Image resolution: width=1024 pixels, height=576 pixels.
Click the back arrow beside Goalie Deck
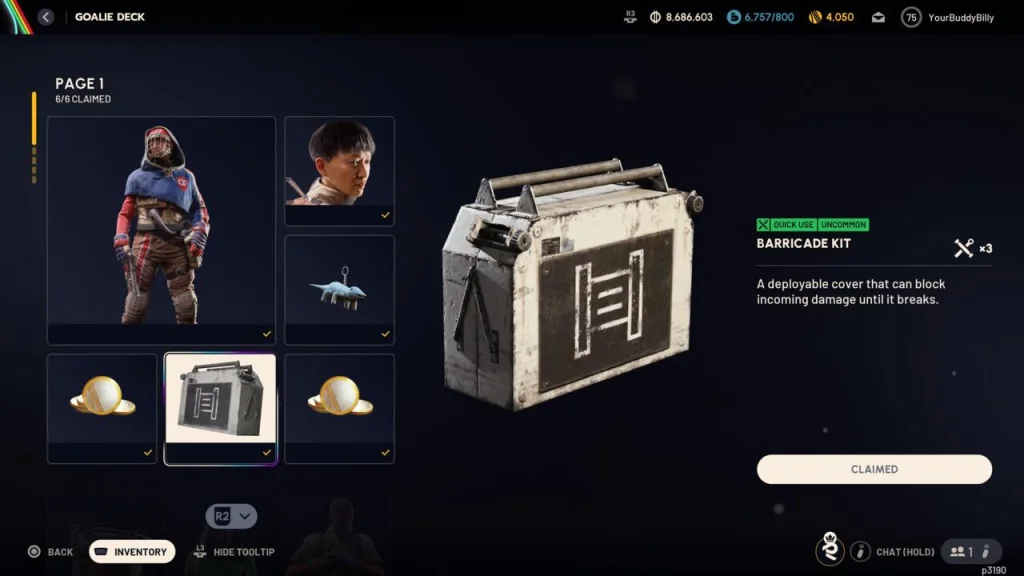click(x=45, y=17)
